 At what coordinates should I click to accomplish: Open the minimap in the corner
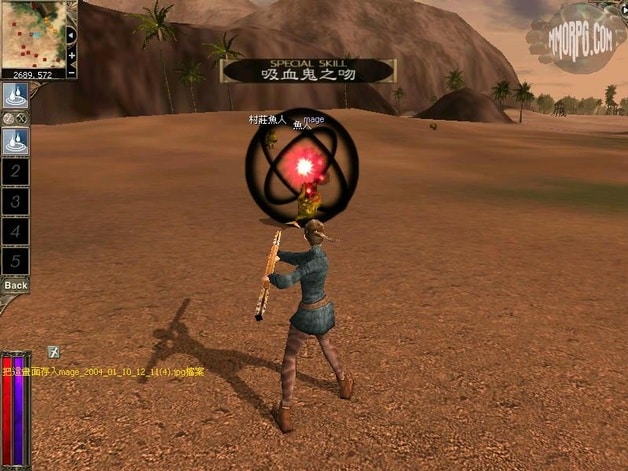click(32, 34)
